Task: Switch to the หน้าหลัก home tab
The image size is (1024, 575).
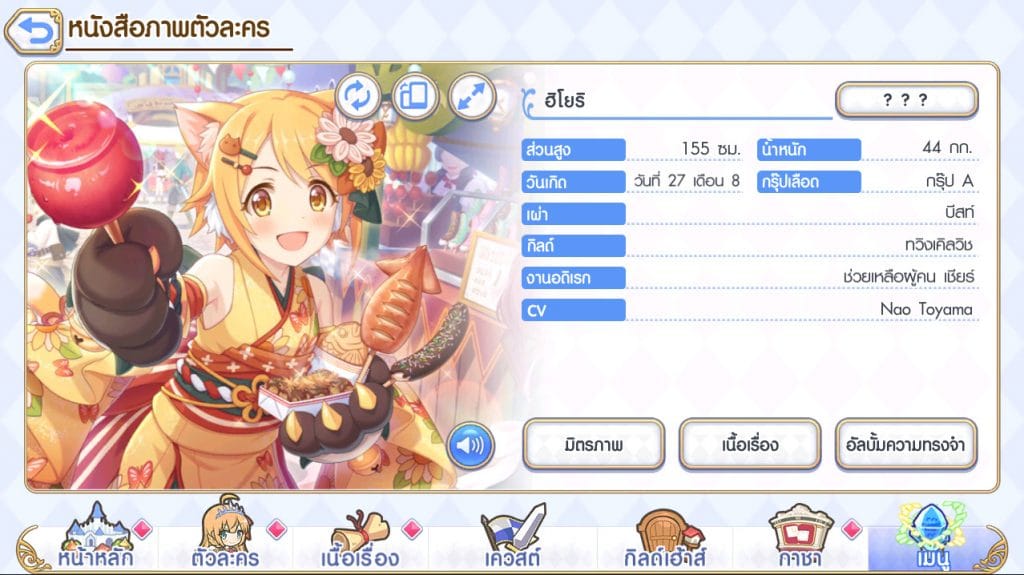Action: click(x=95, y=540)
